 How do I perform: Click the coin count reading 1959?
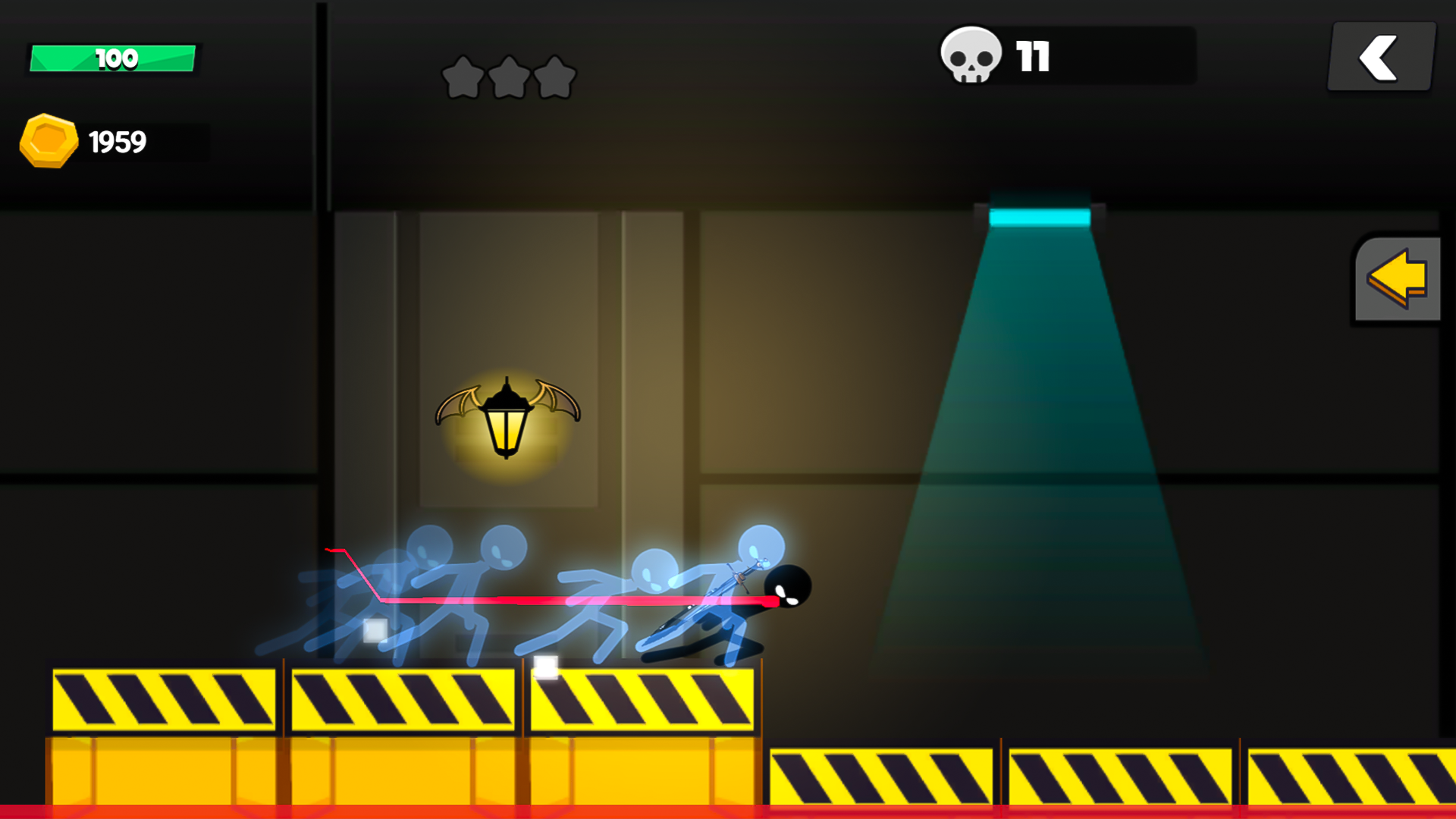(x=119, y=140)
